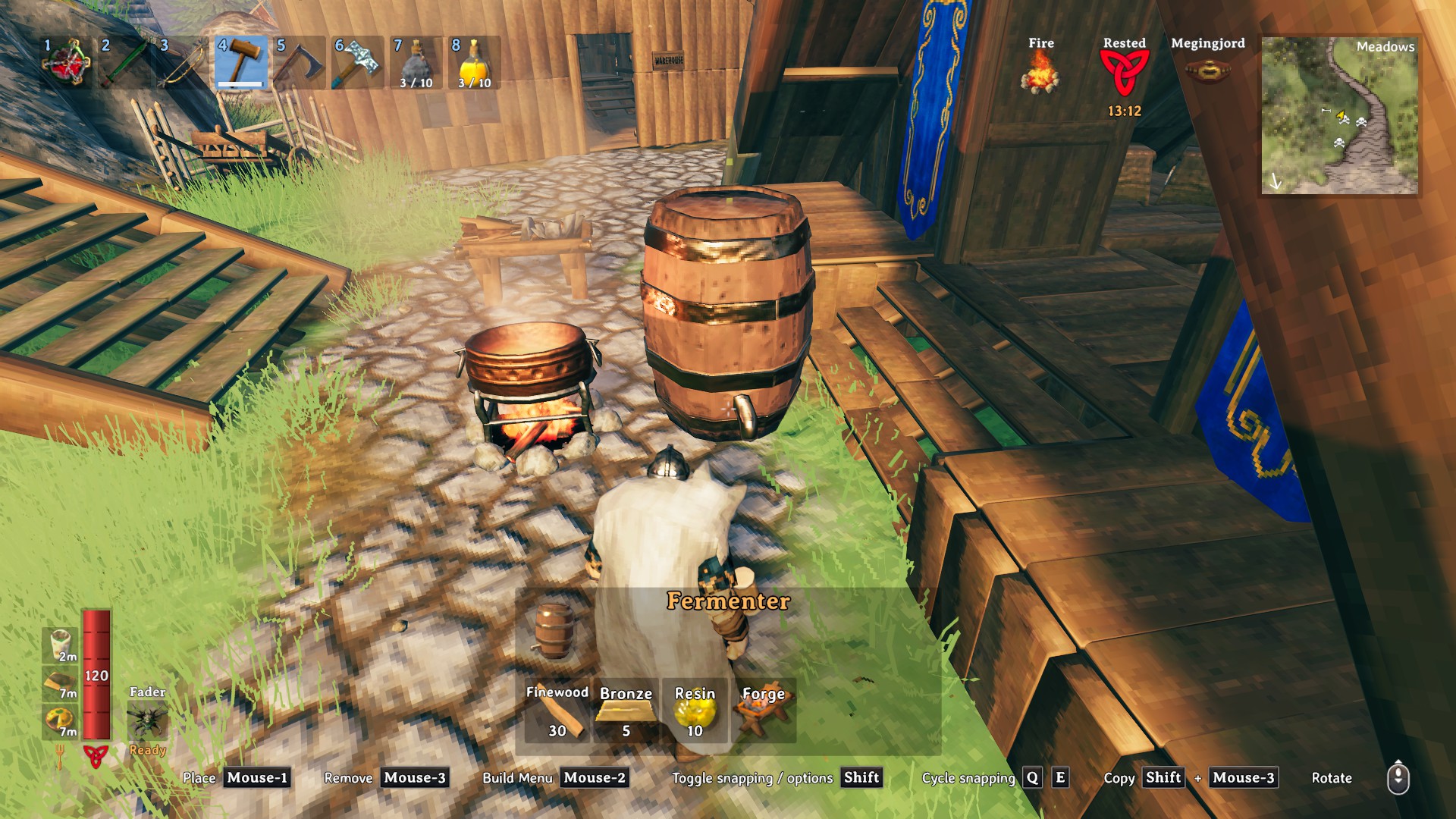Image resolution: width=1456 pixels, height=819 pixels.
Task: Equip the axe in hotbar slot 5
Action: click(300, 63)
